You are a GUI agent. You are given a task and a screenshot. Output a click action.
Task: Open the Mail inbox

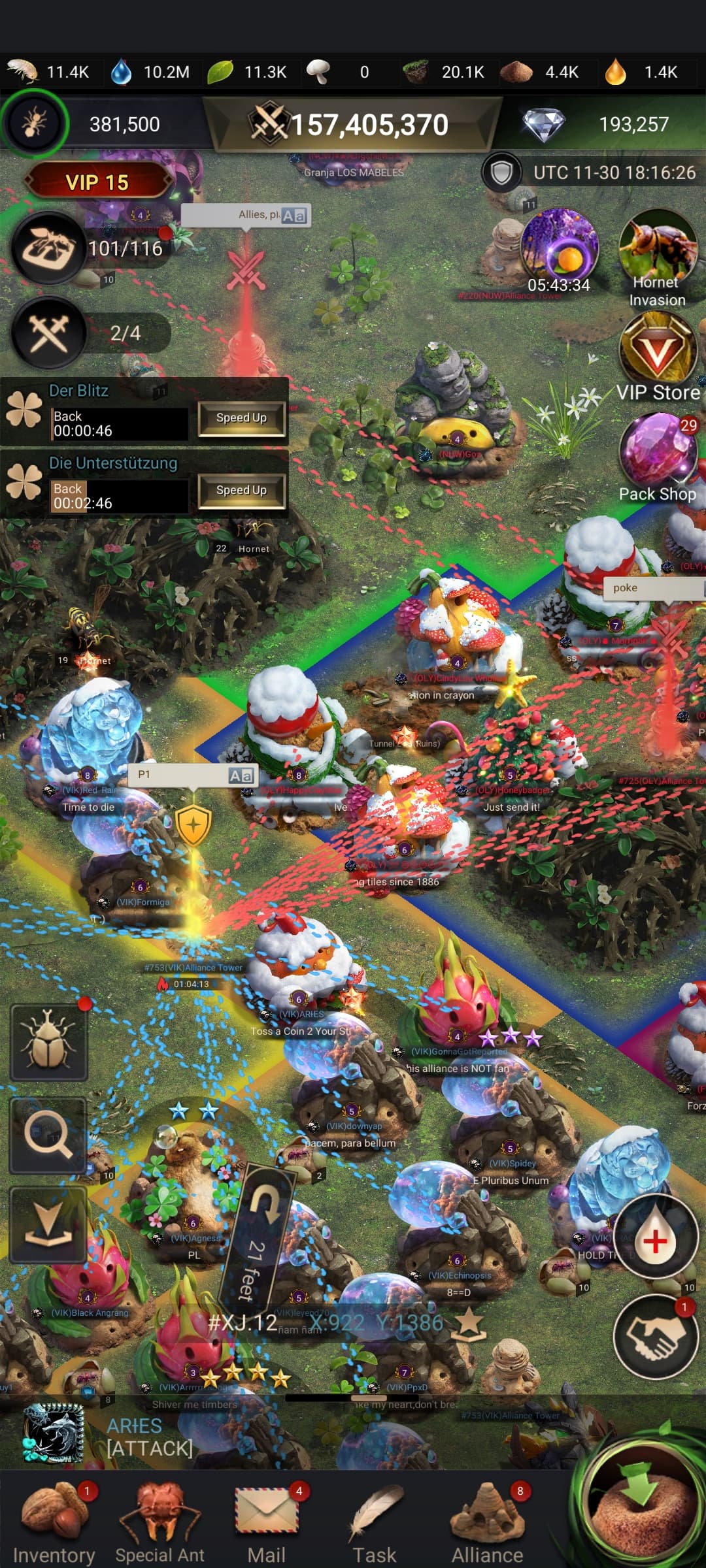pyautogui.click(x=267, y=1522)
